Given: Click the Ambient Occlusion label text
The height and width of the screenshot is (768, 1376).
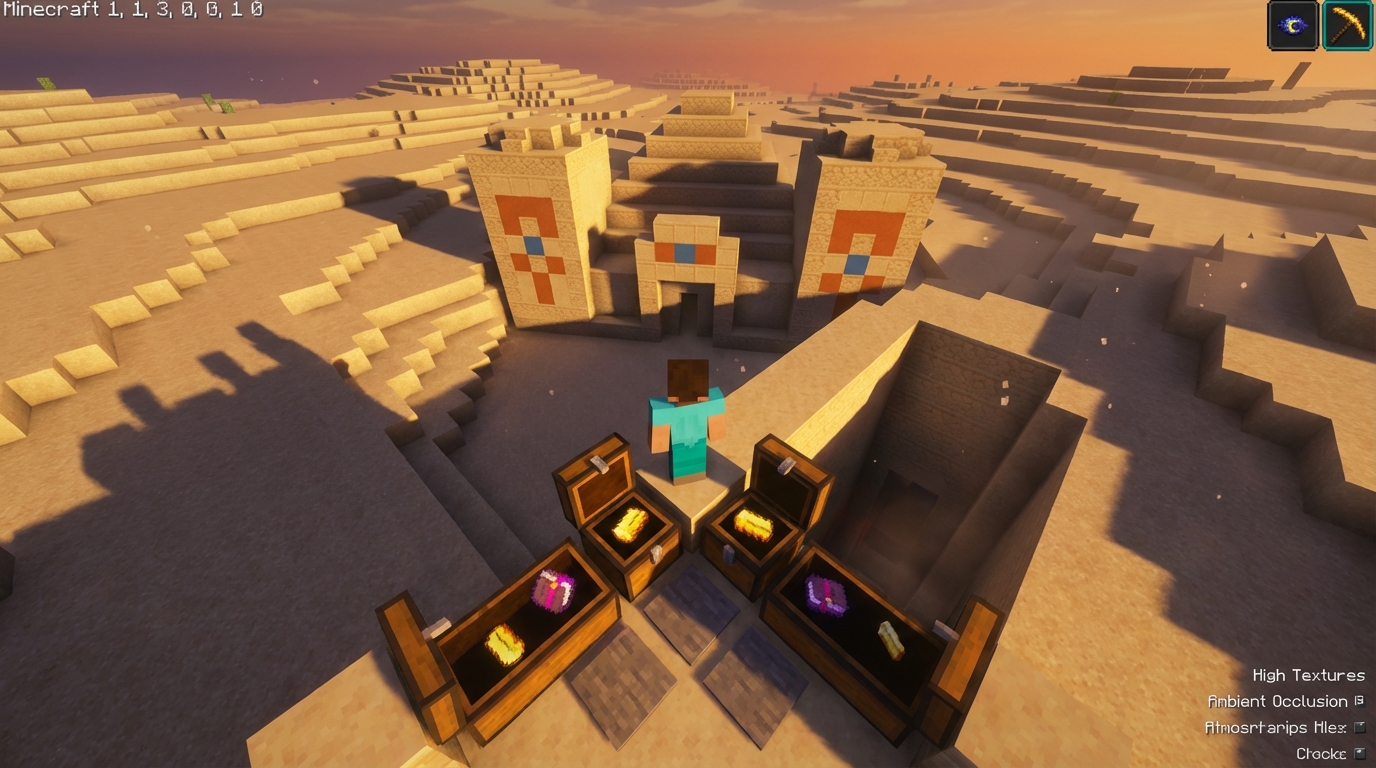Looking at the screenshot, I should 1277,701.
